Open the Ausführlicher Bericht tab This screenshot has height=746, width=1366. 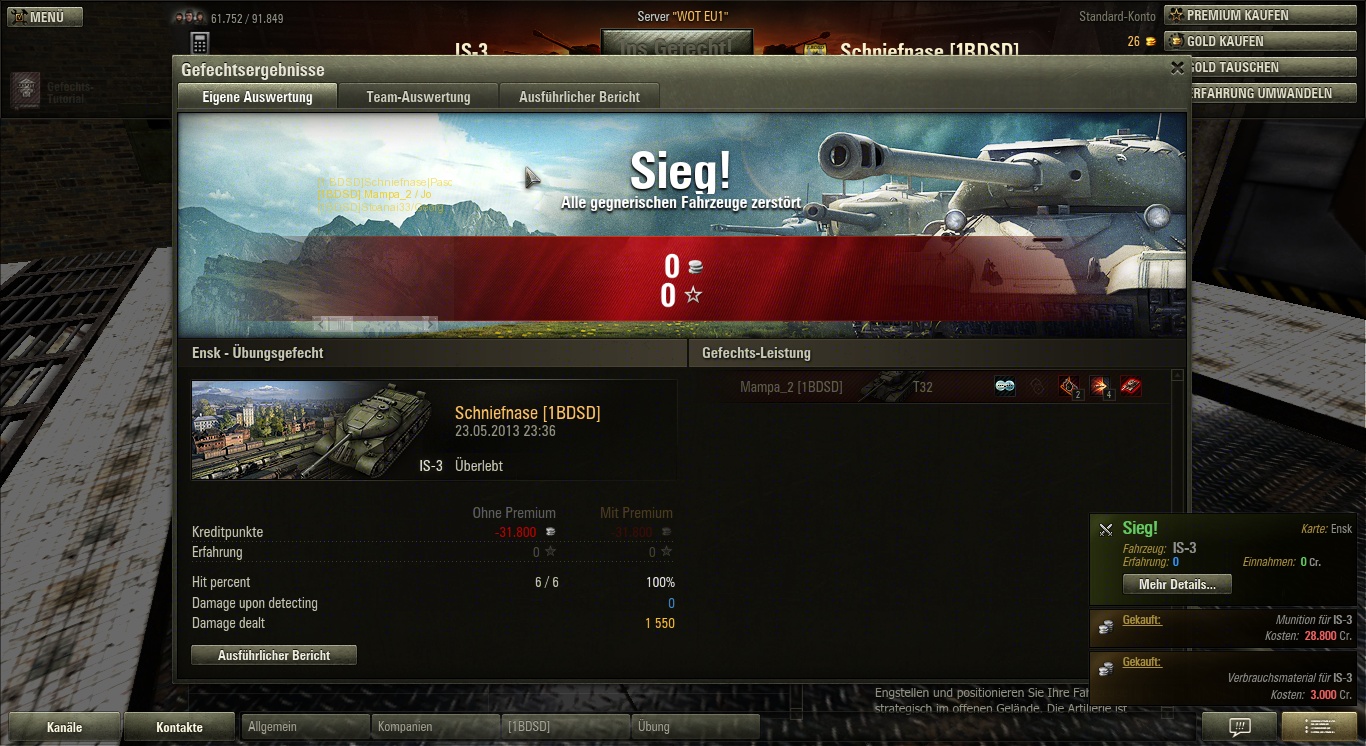click(x=579, y=97)
